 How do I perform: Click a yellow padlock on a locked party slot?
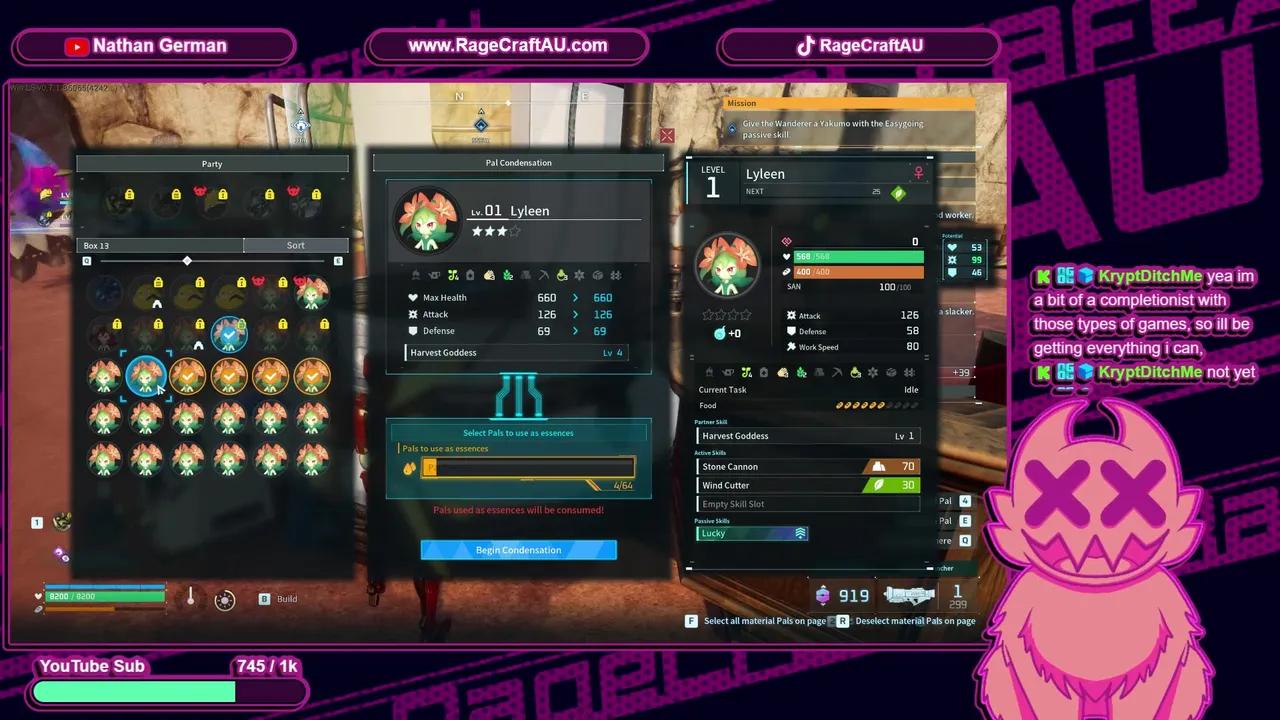(129, 195)
